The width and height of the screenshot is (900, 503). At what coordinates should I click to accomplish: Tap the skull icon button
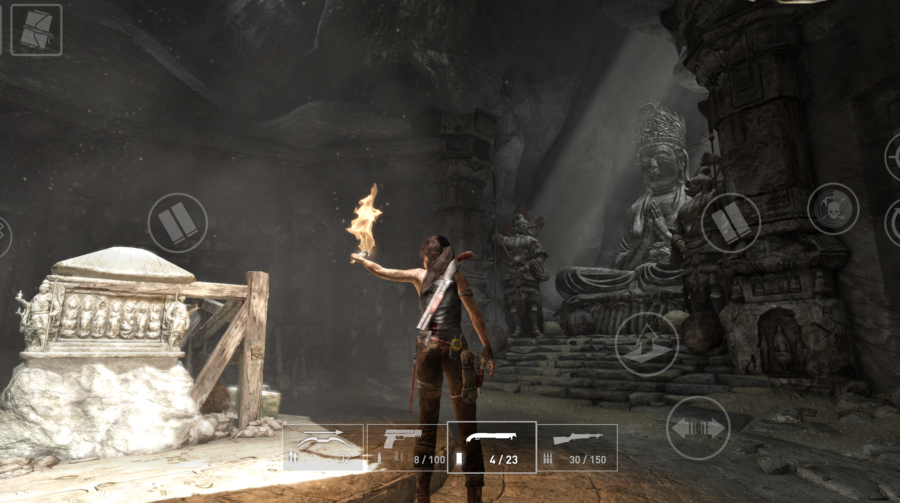(832, 209)
